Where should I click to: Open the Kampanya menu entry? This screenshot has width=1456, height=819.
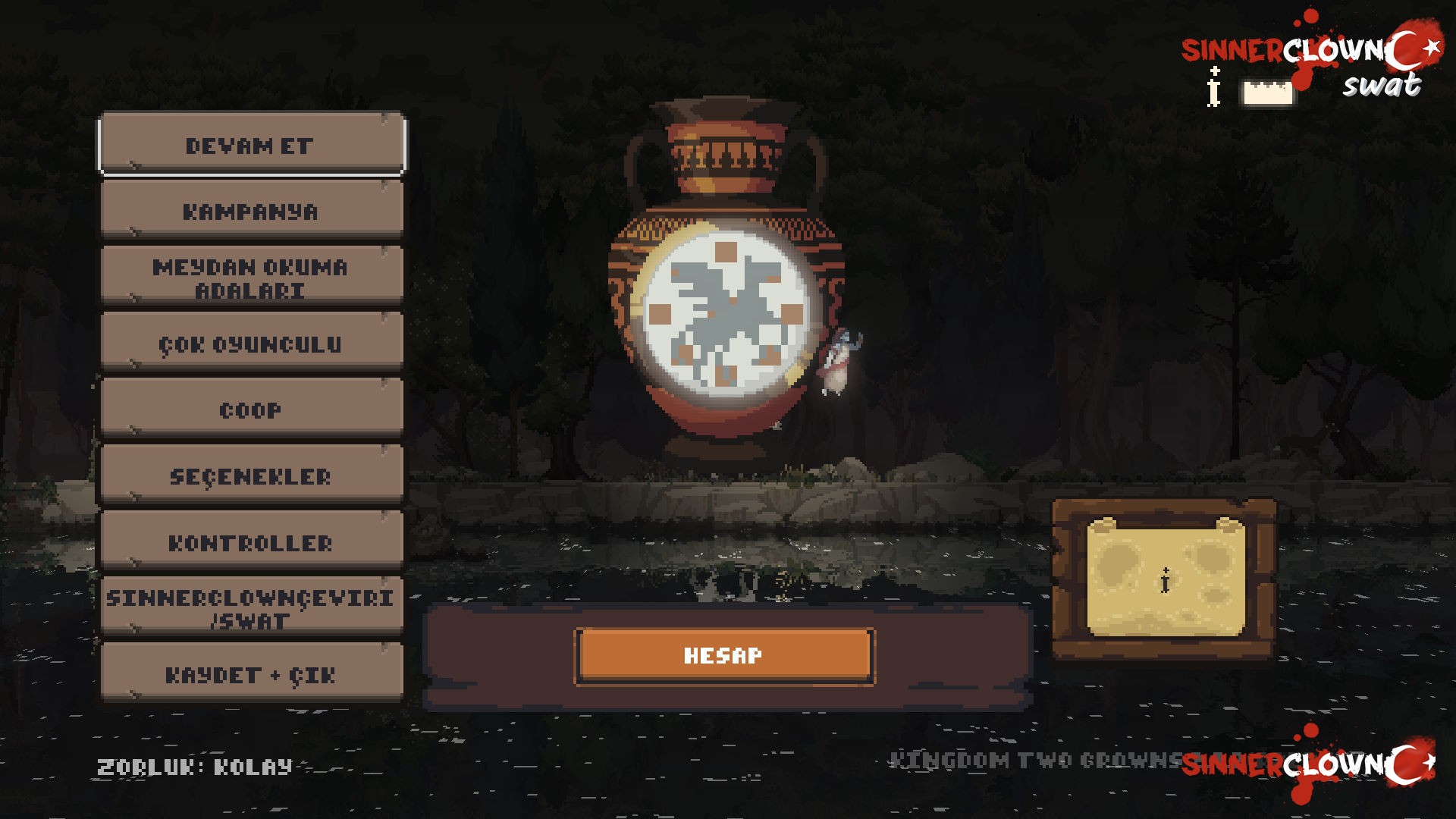pyautogui.click(x=251, y=211)
